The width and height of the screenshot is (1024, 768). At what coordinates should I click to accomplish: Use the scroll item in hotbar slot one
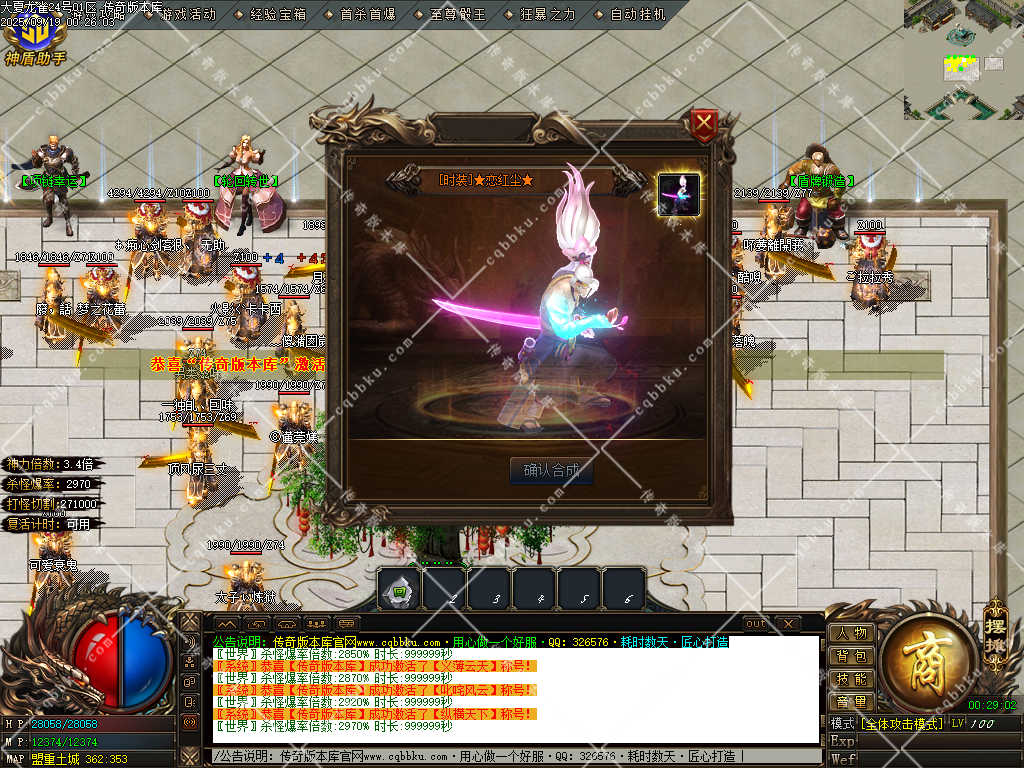click(399, 589)
